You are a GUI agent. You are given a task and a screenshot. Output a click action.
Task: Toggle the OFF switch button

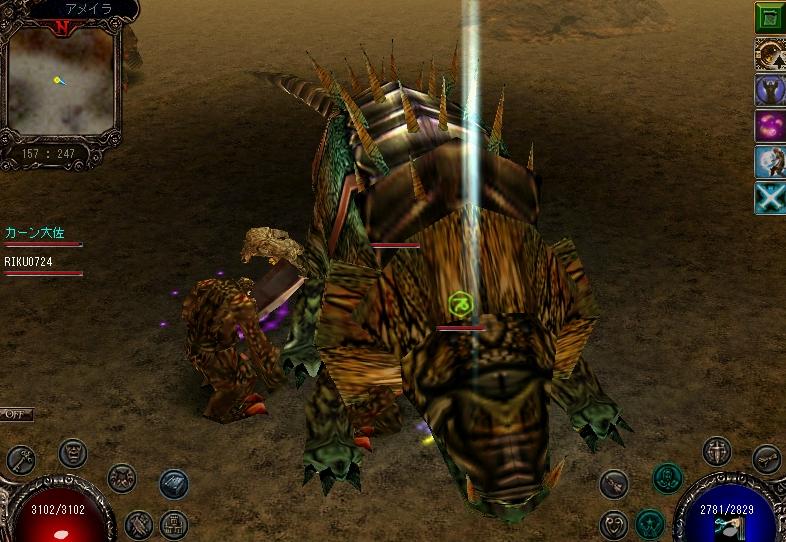pos(16,414)
